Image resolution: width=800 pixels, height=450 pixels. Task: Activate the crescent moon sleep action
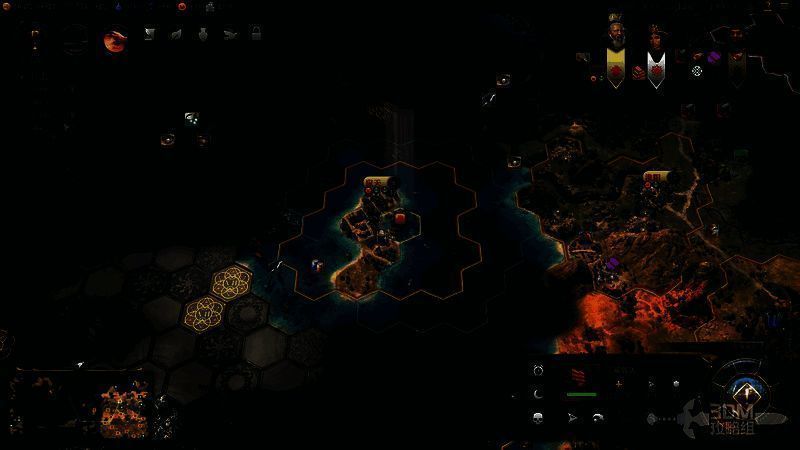(539, 393)
